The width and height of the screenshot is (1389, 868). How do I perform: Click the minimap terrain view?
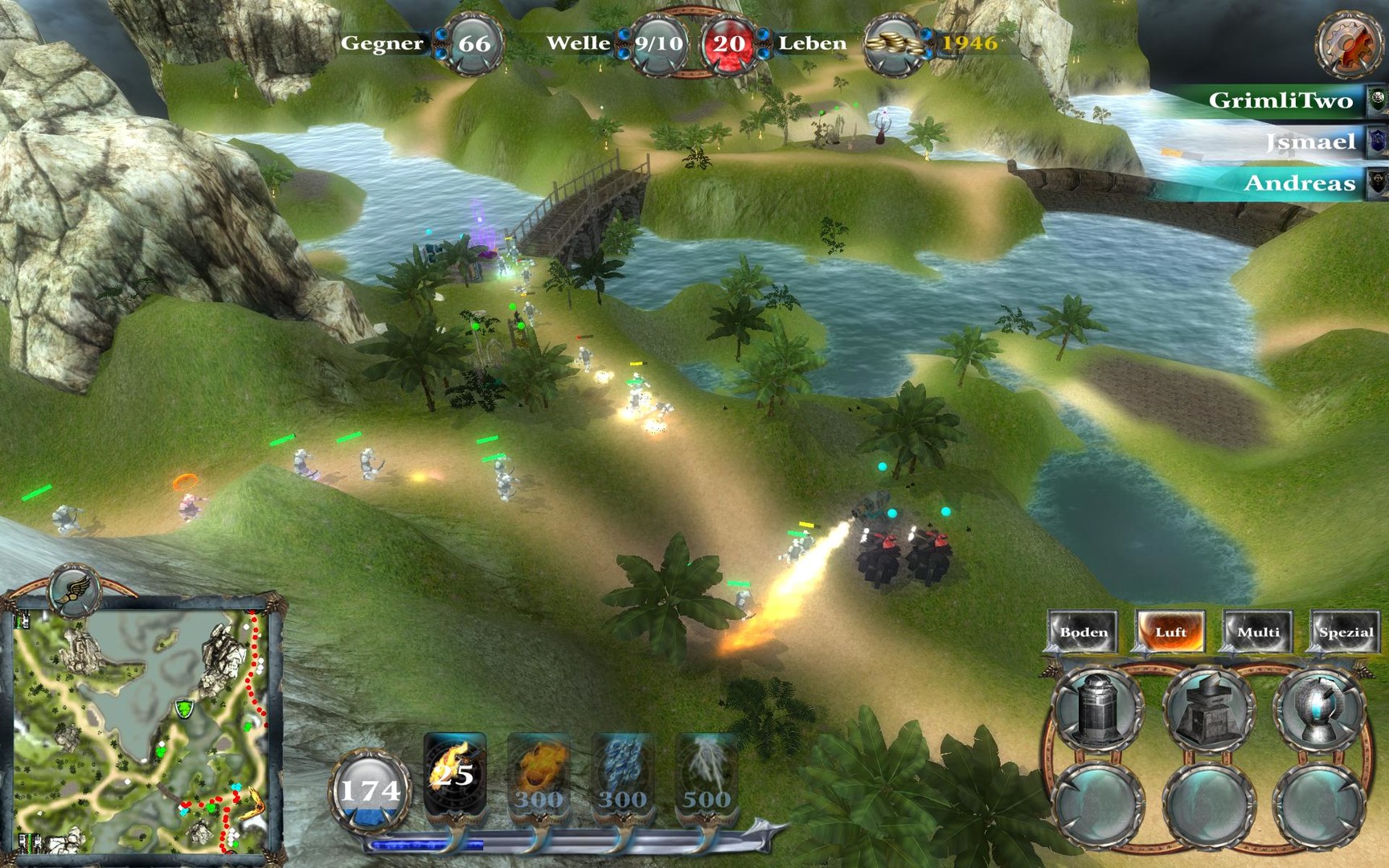141,731
